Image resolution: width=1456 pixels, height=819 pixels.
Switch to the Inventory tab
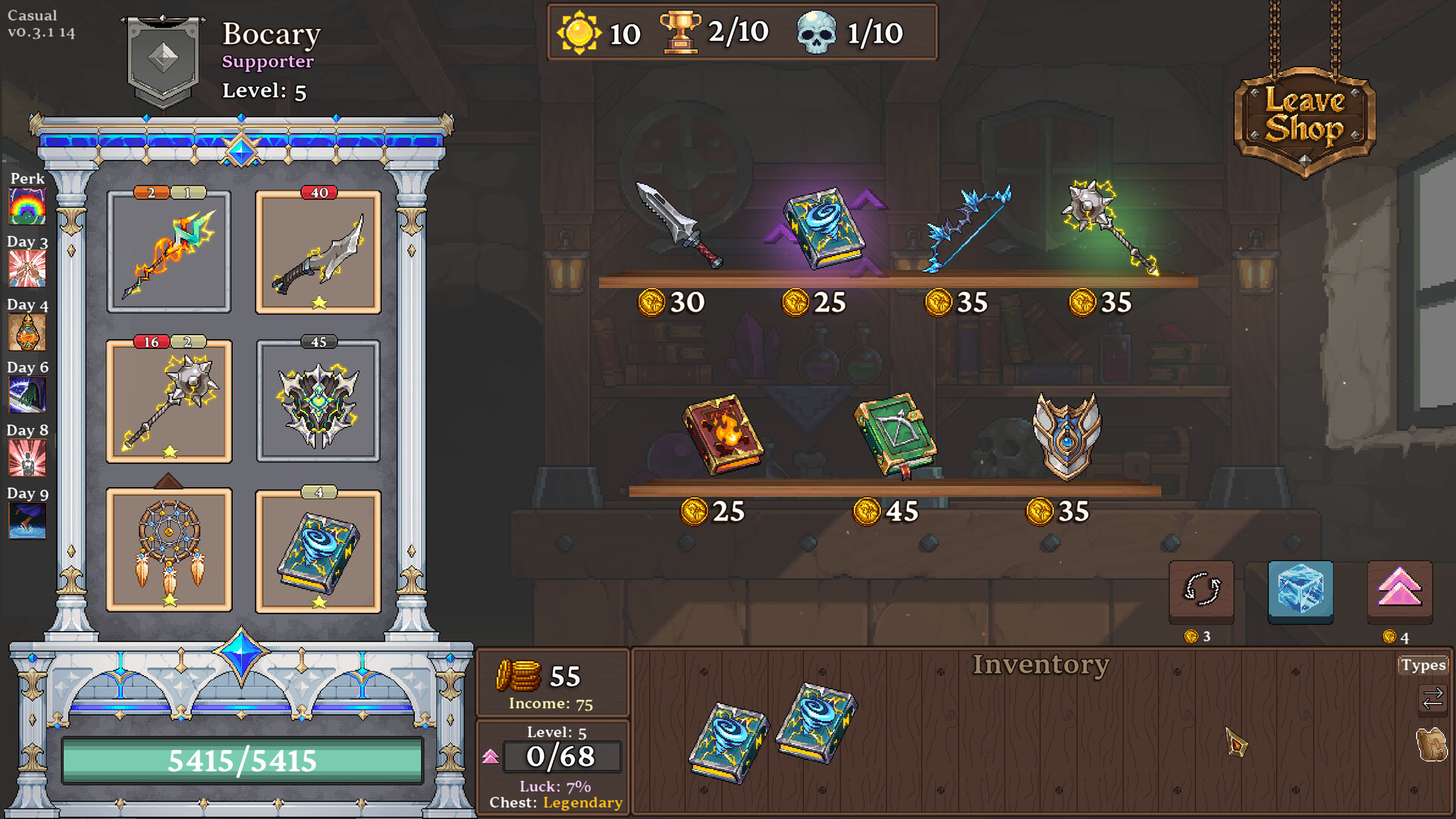click(1042, 664)
